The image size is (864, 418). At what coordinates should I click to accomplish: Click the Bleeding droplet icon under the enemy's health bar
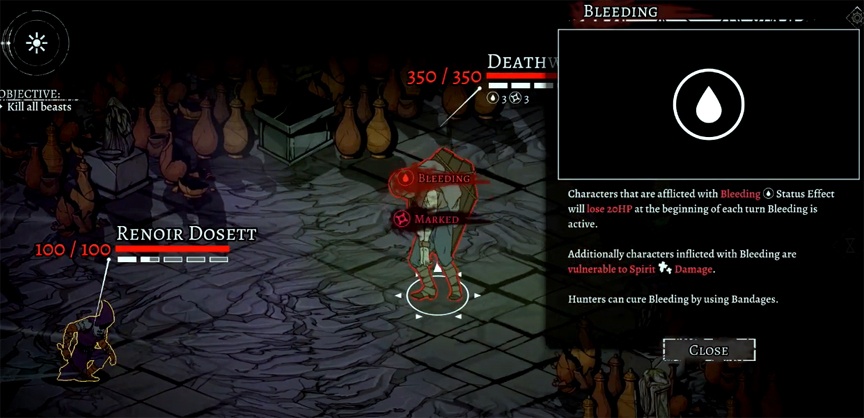point(493,98)
